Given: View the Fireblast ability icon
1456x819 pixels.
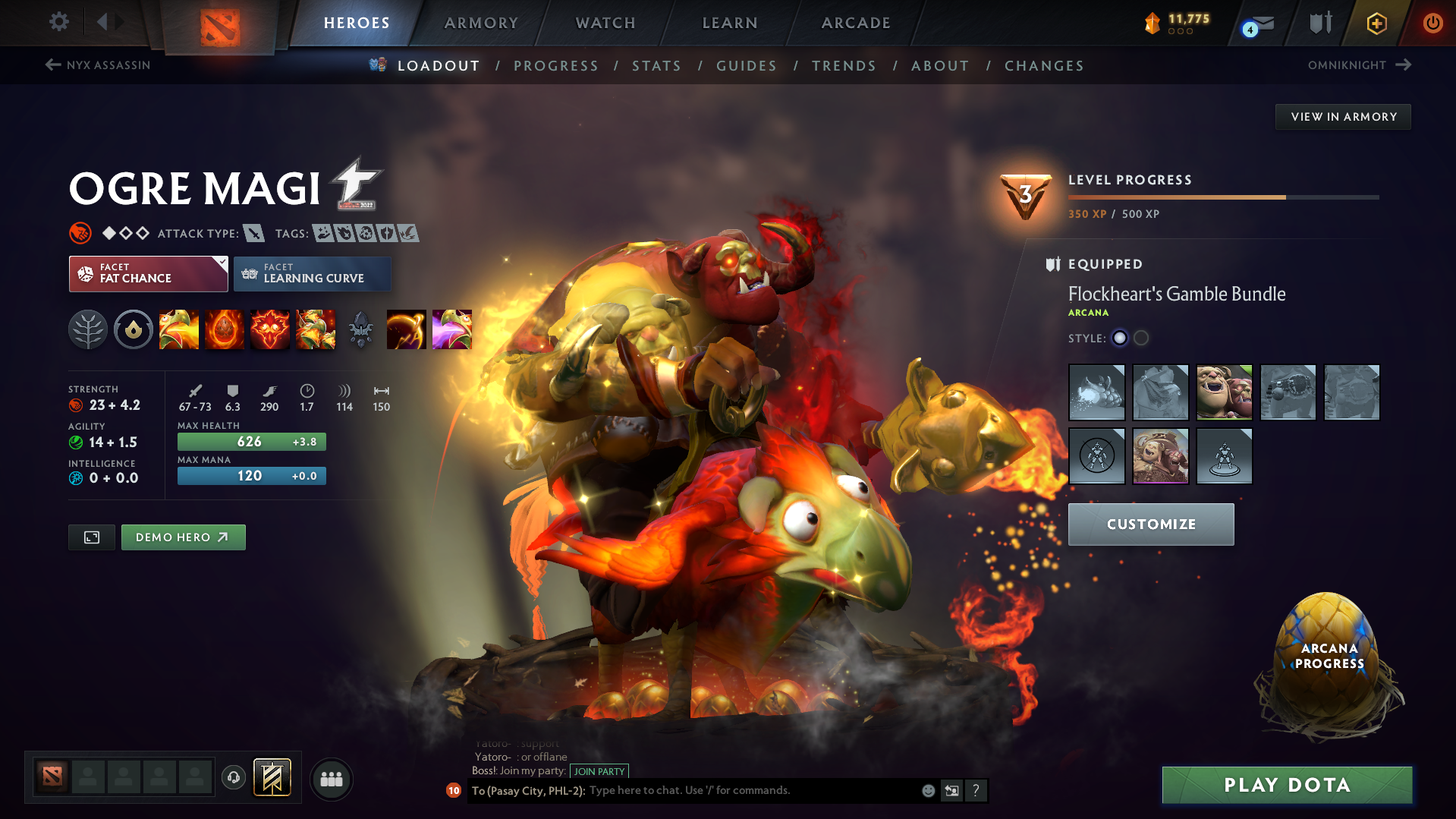Looking at the screenshot, I should (x=179, y=329).
